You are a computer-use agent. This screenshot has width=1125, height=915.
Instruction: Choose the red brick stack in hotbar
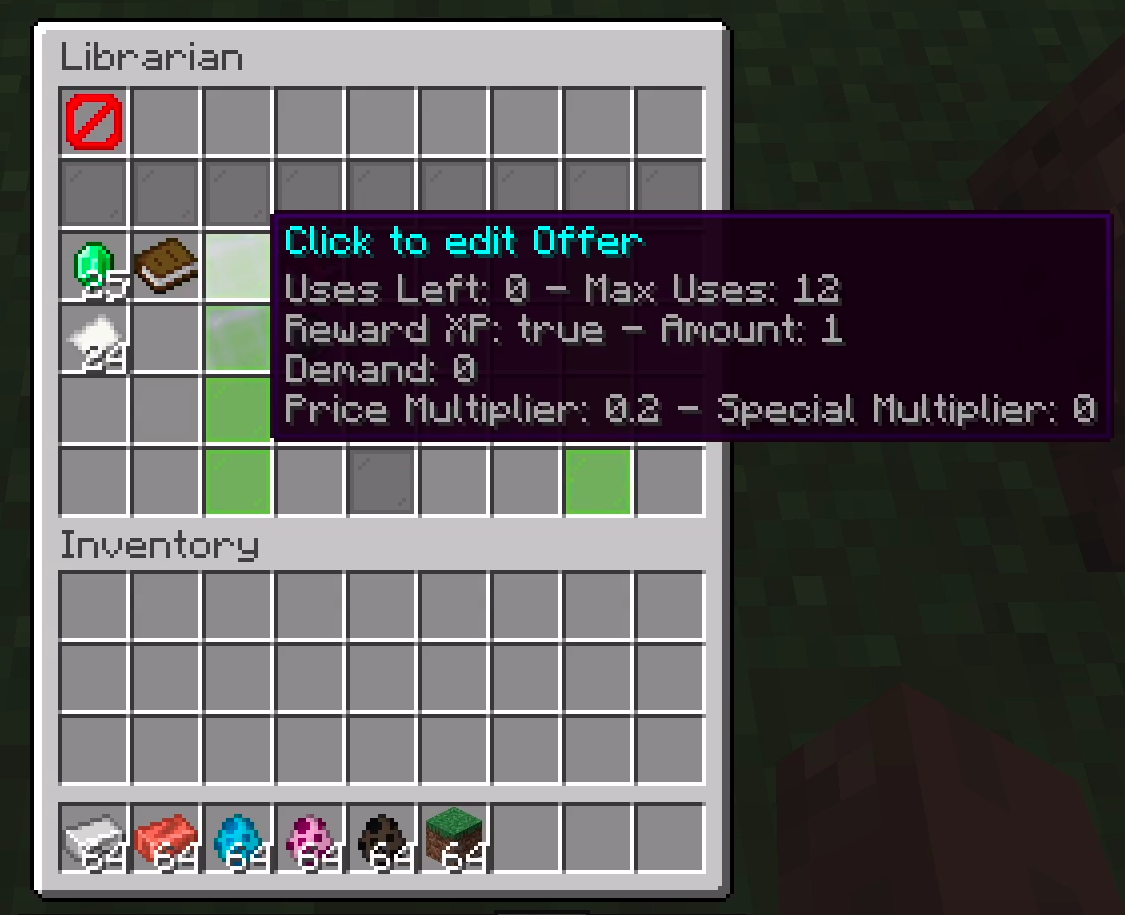166,837
